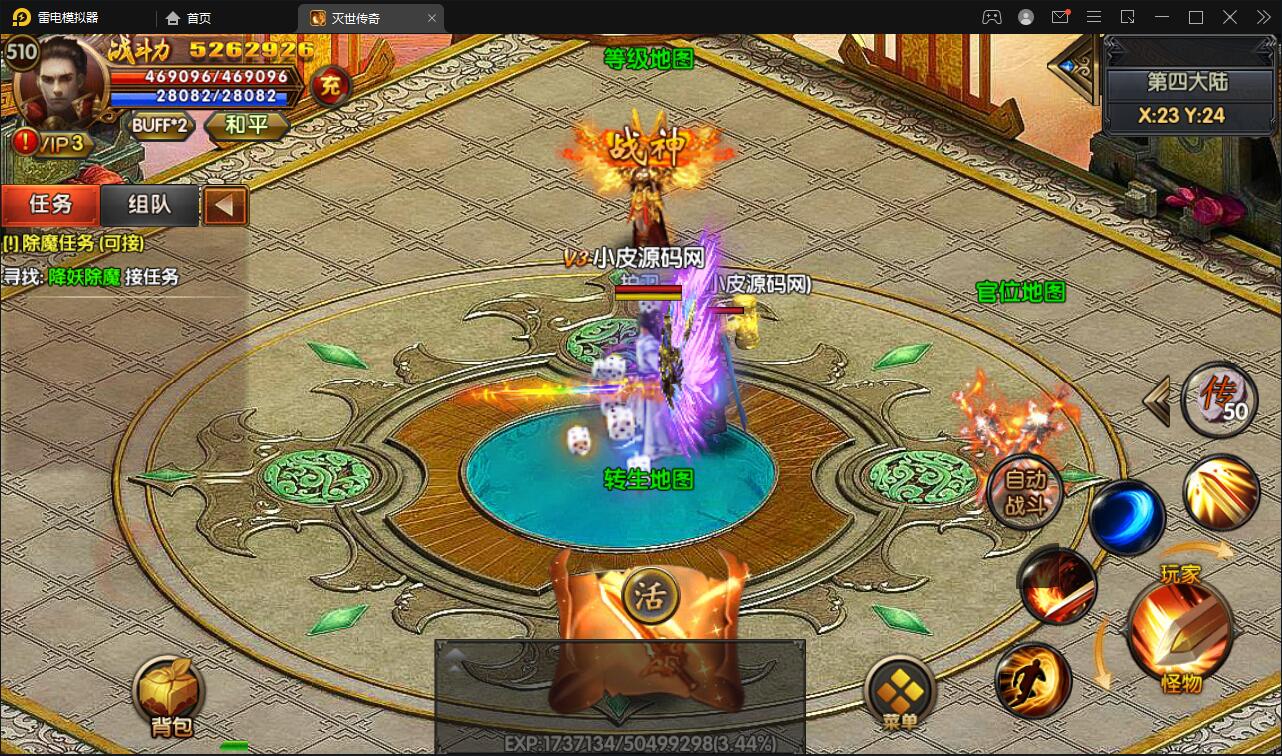
Task: Use the 传 teleport stone icon
Action: tap(1219, 399)
